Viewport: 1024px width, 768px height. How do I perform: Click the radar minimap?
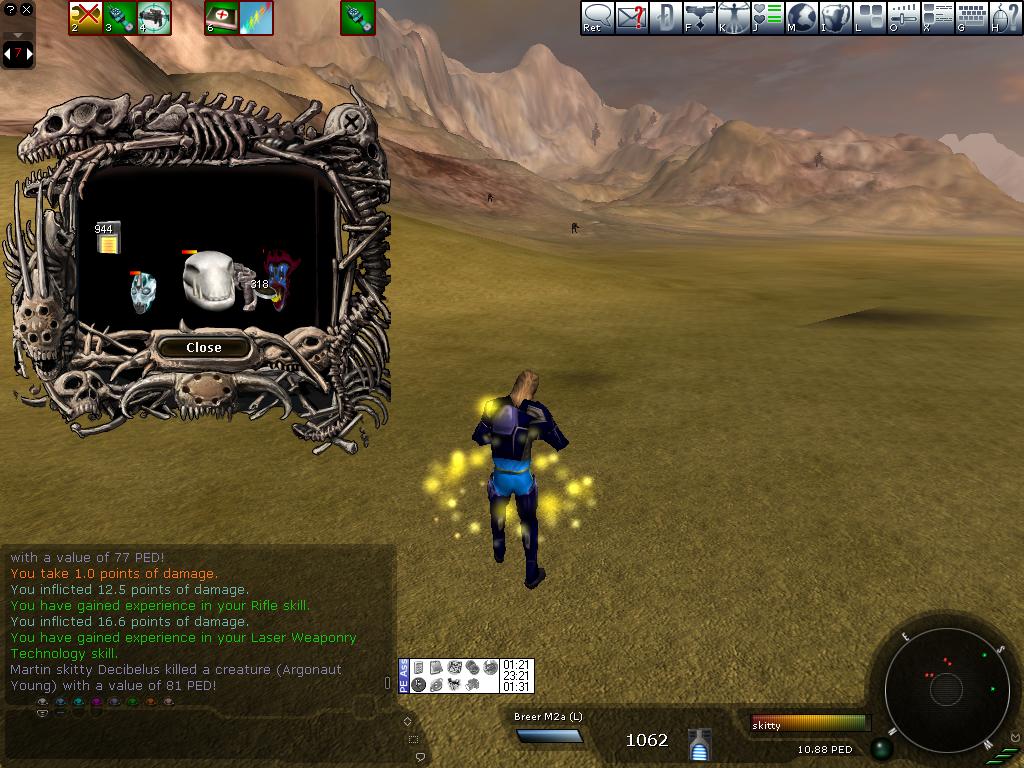[x=945, y=688]
